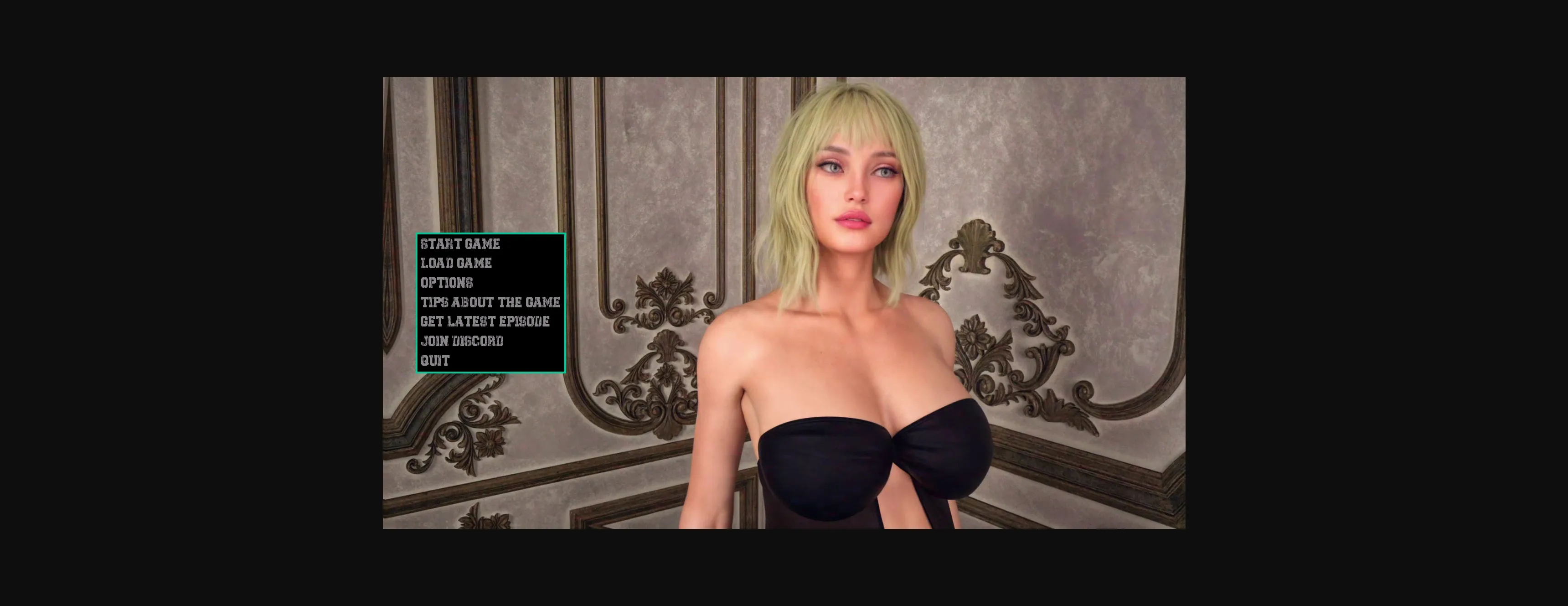Click the last menu option, Quit

434,361
